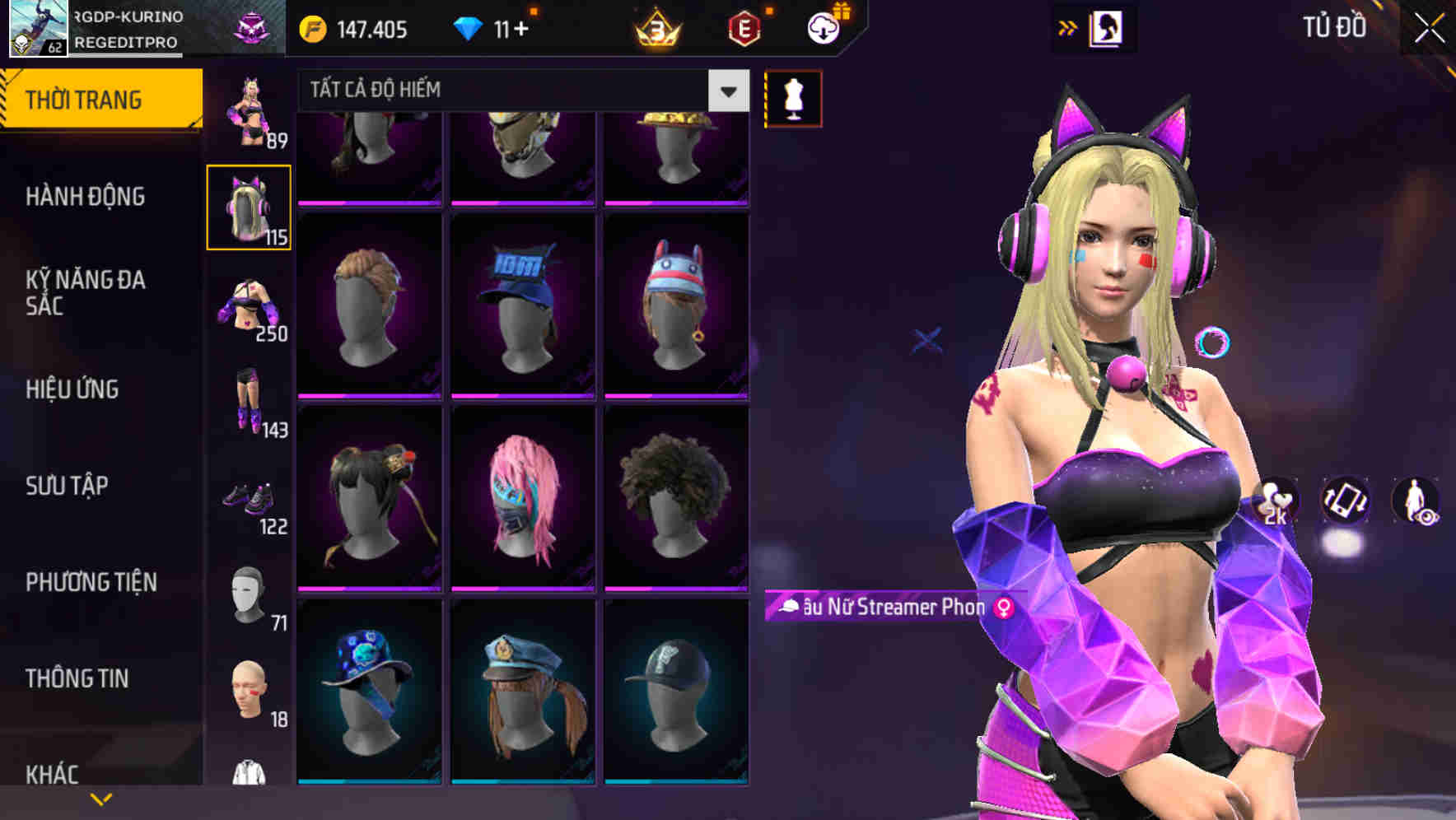Viewport: 1456px width, 820px height.
Task: Toggle the female gender marker on item label
Action: coord(1003,609)
